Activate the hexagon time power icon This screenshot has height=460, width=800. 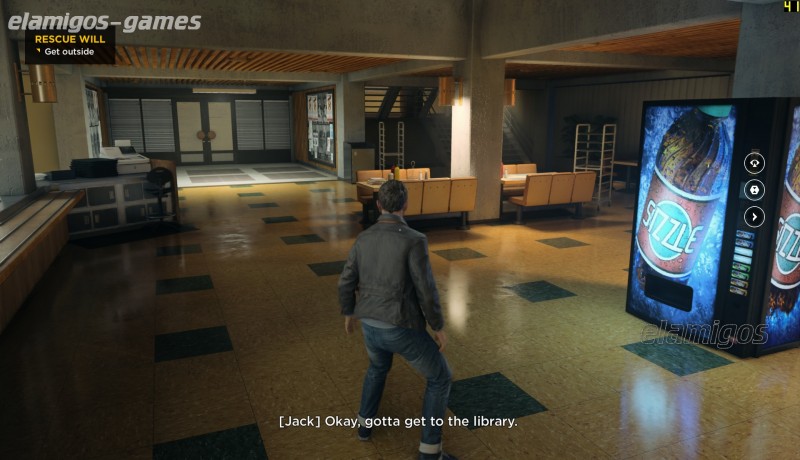tap(754, 189)
